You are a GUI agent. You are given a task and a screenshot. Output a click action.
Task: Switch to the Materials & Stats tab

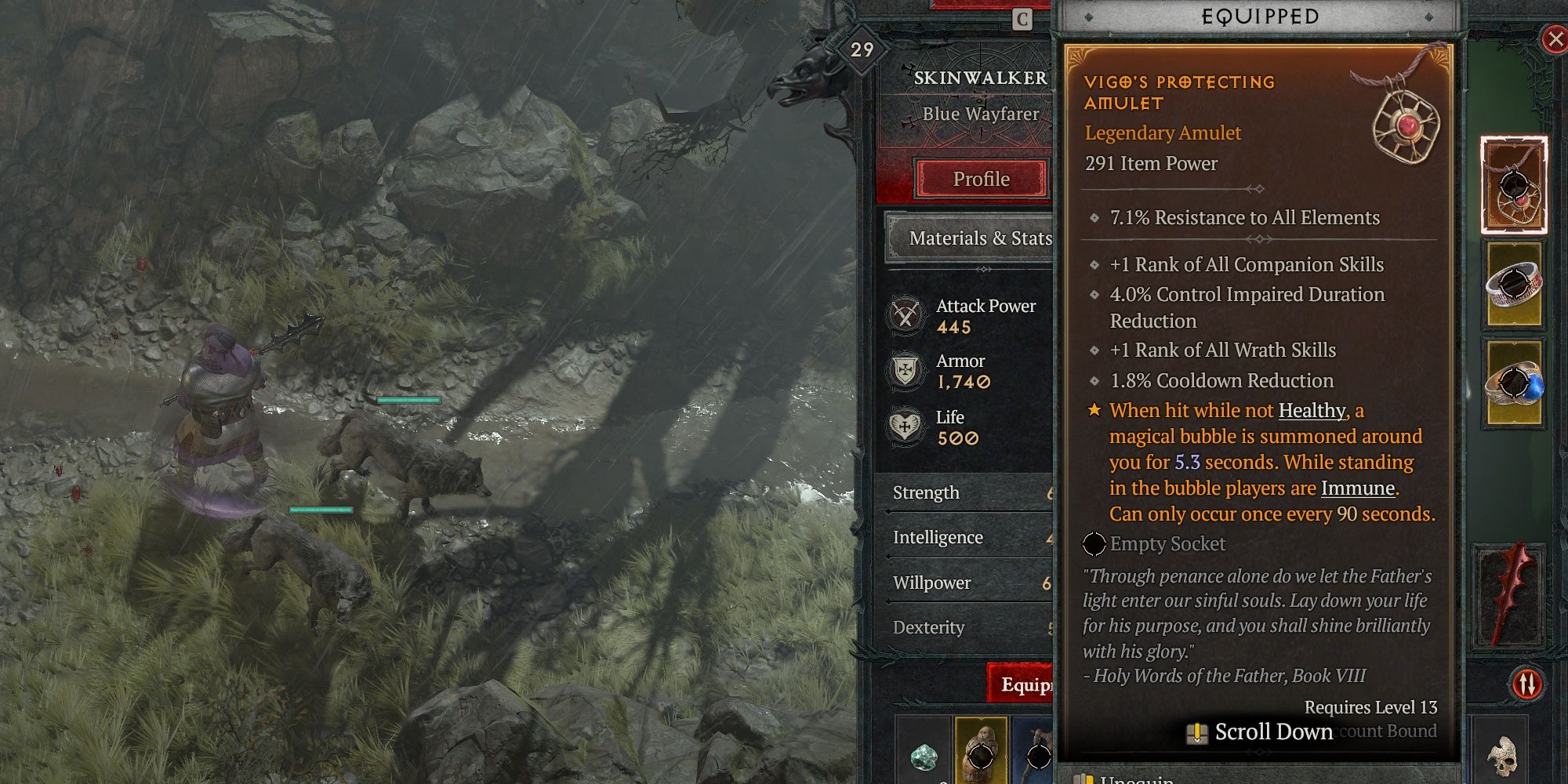[982, 238]
